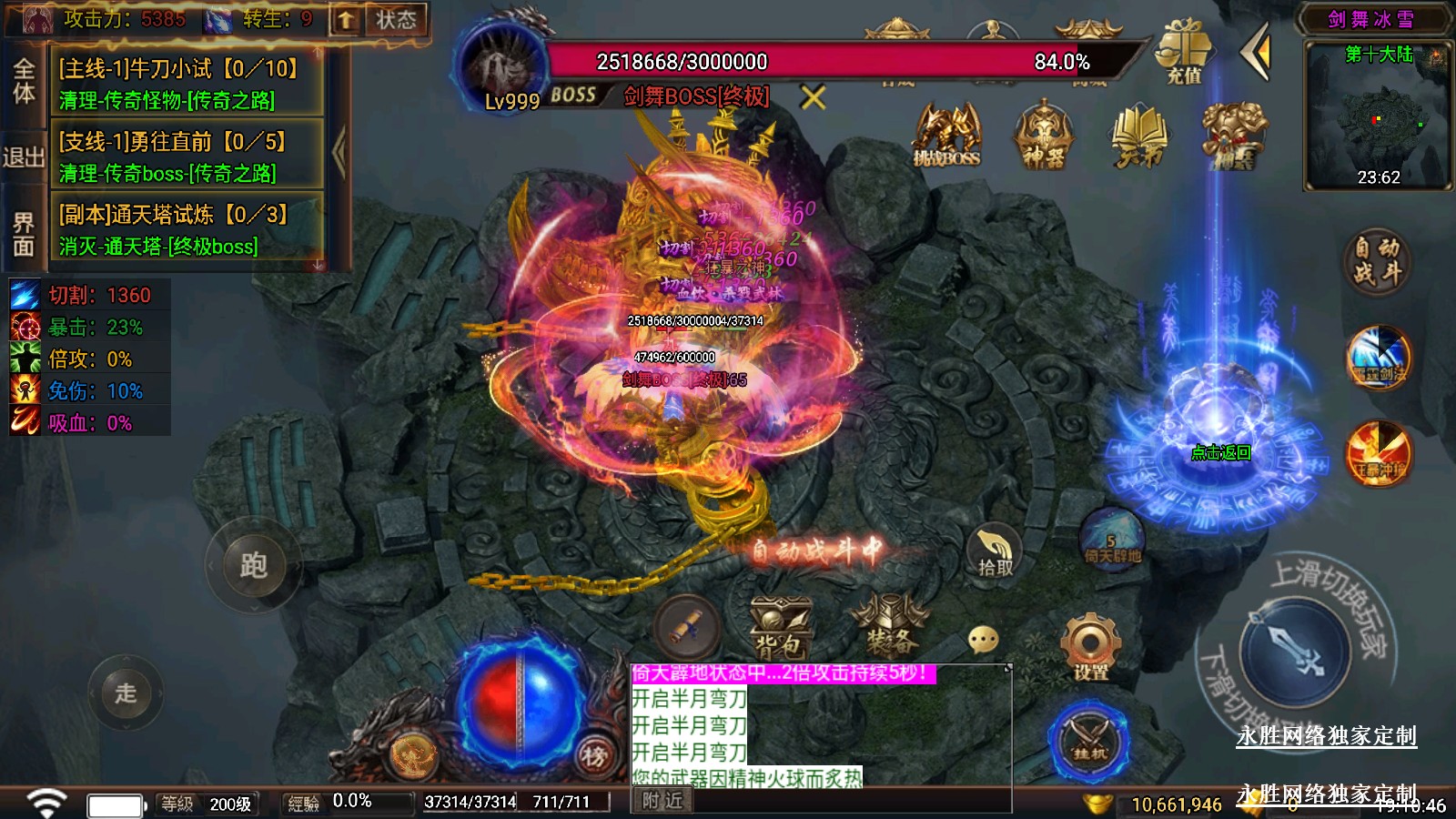1456x819 pixels.
Task: Open the 设置 settings gear
Action: (x=1090, y=647)
